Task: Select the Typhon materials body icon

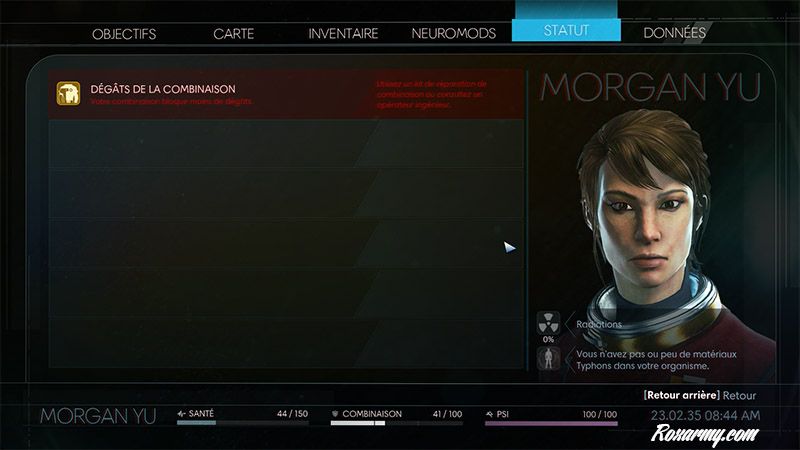Action: [x=548, y=360]
